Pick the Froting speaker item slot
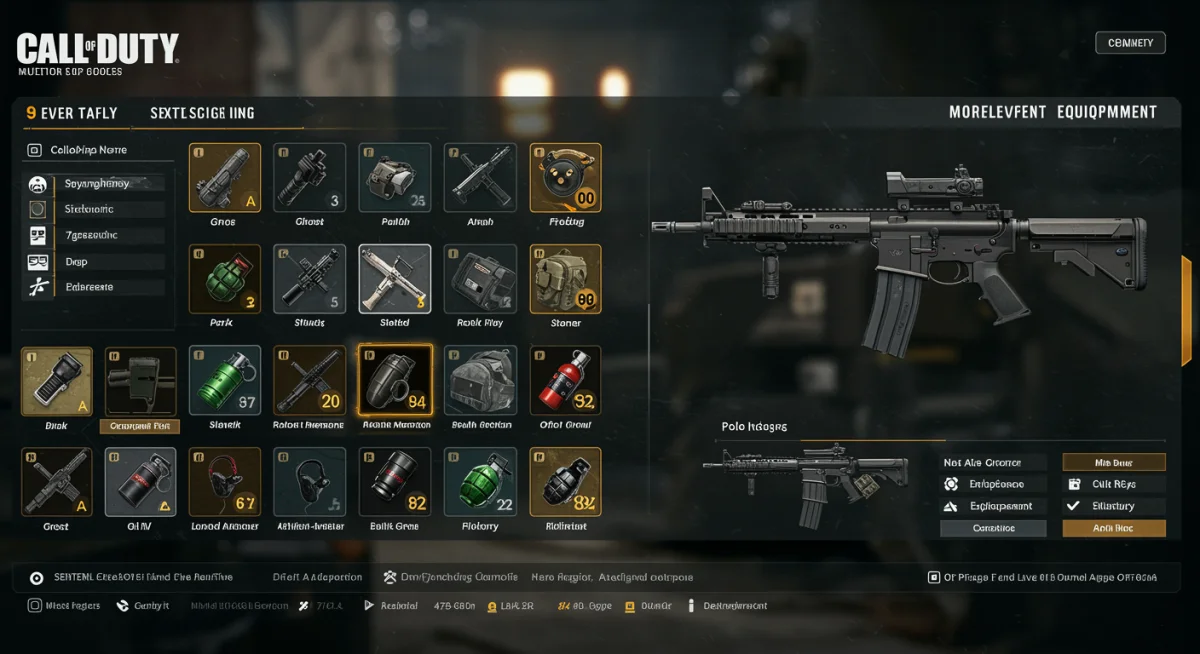1200x654 pixels. (565, 178)
